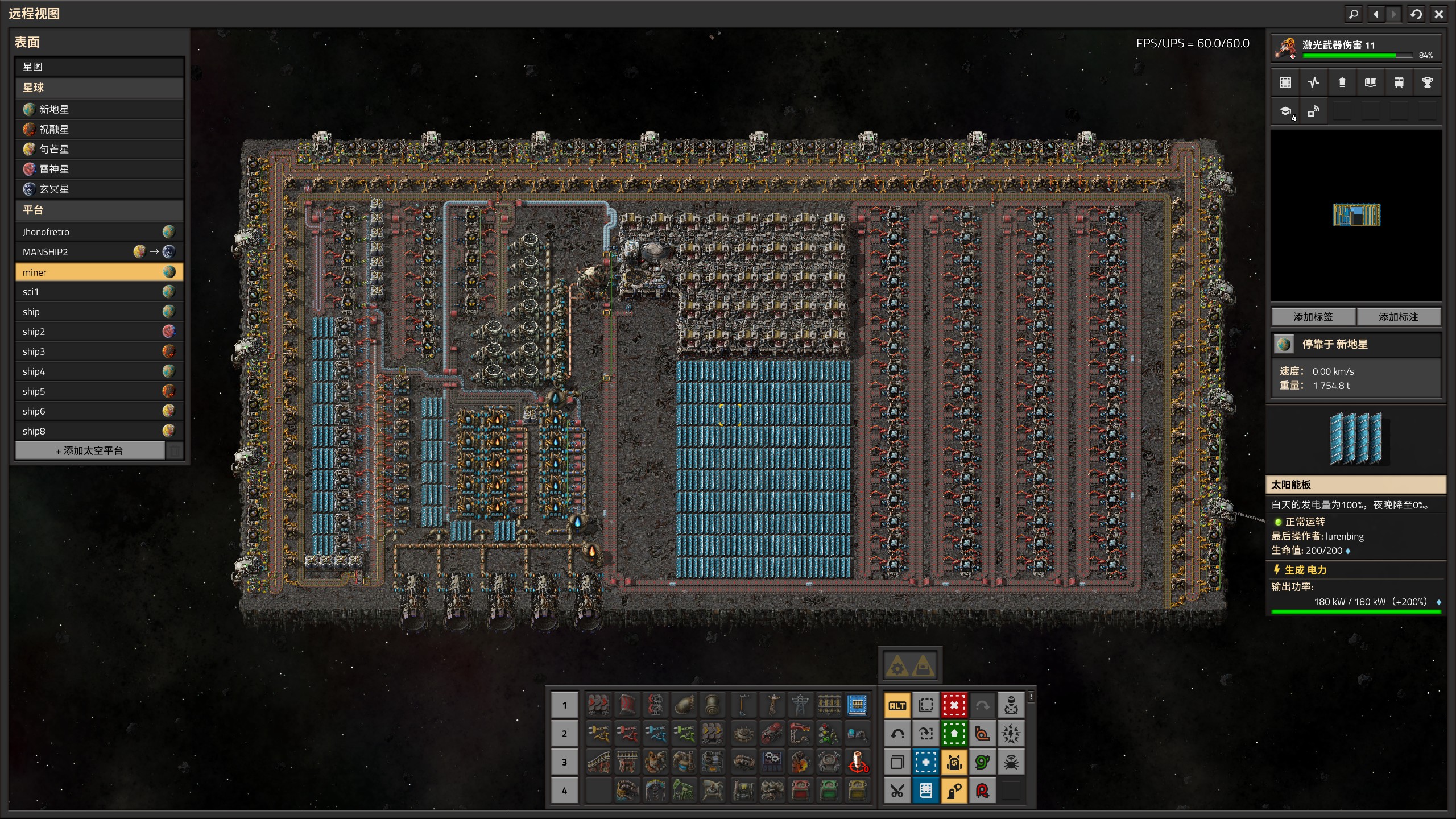The image size is (1456, 819).
Task: View the 玄冥星 planet surface
Action: (99, 189)
